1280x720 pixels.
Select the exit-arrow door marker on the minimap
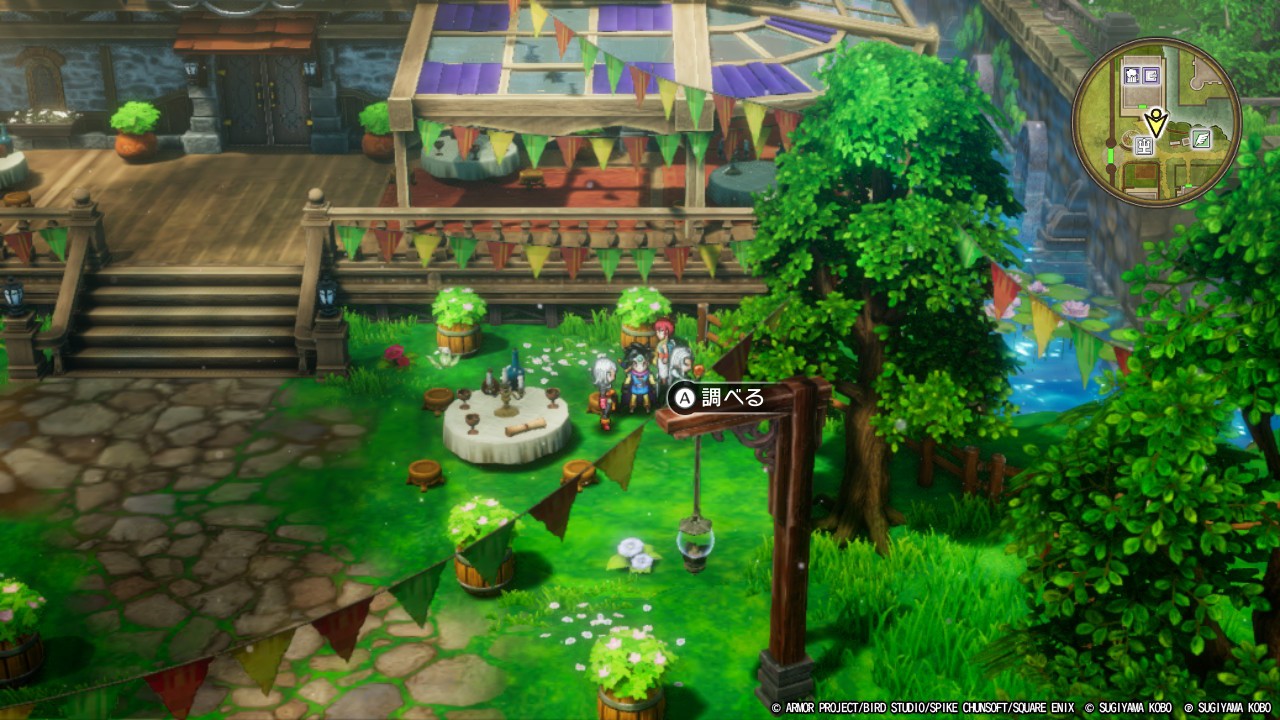click(x=1151, y=75)
